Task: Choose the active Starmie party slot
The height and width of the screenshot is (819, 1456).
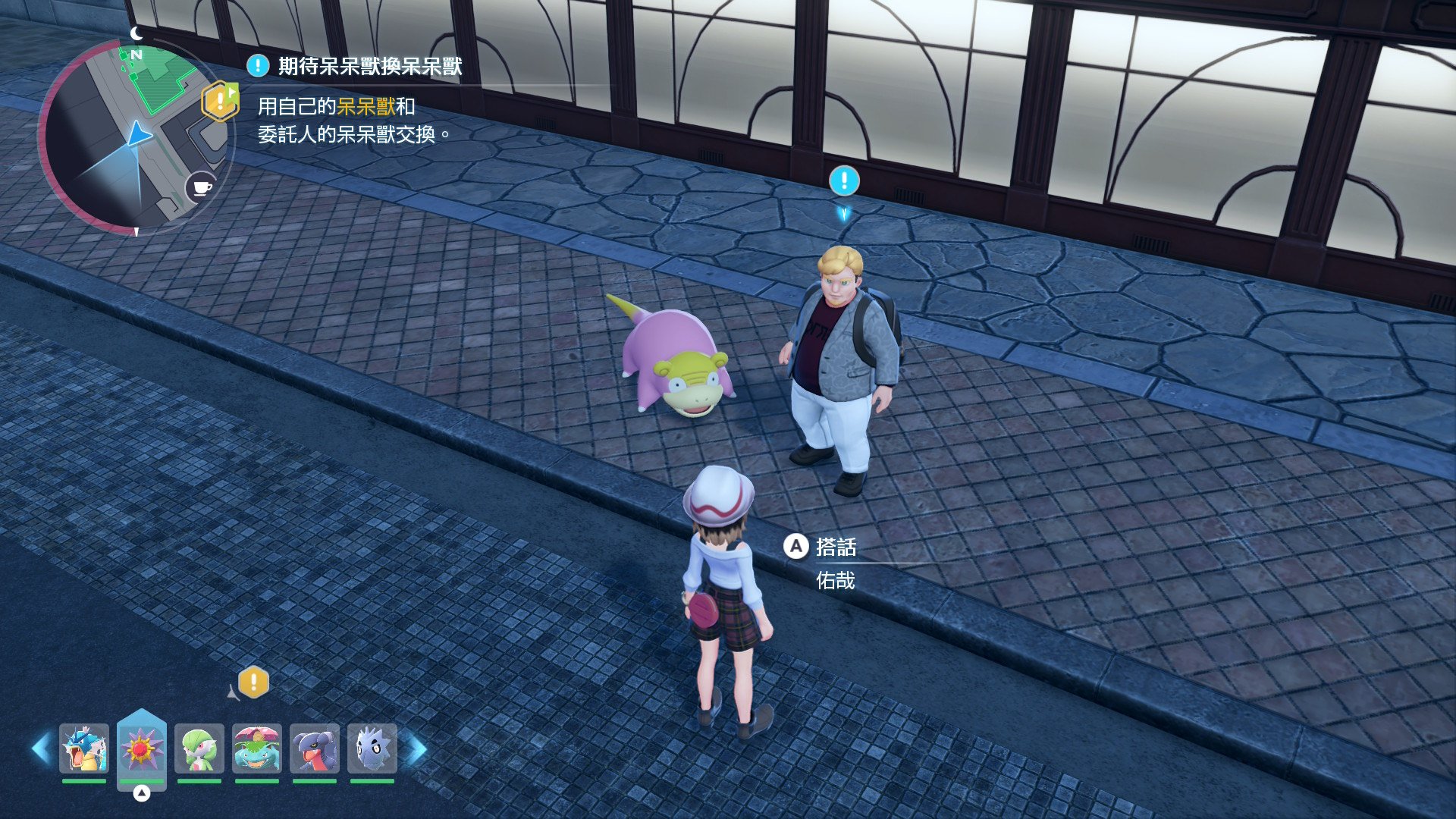Action: (142, 748)
